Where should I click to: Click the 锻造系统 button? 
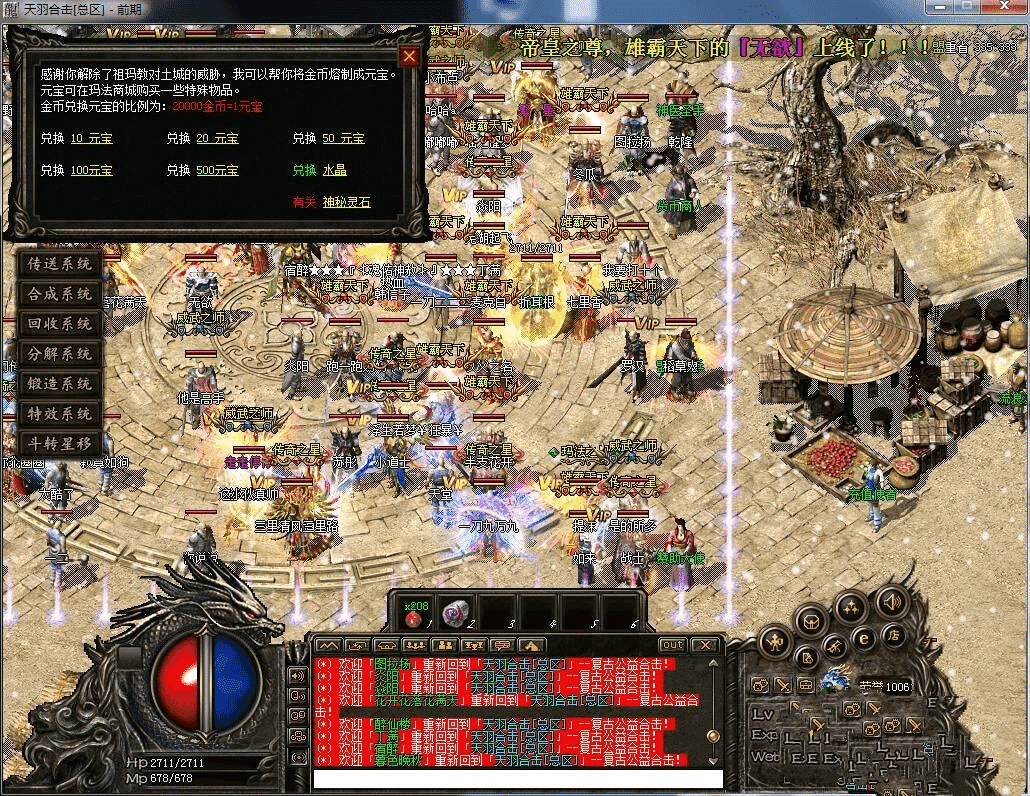(60, 384)
